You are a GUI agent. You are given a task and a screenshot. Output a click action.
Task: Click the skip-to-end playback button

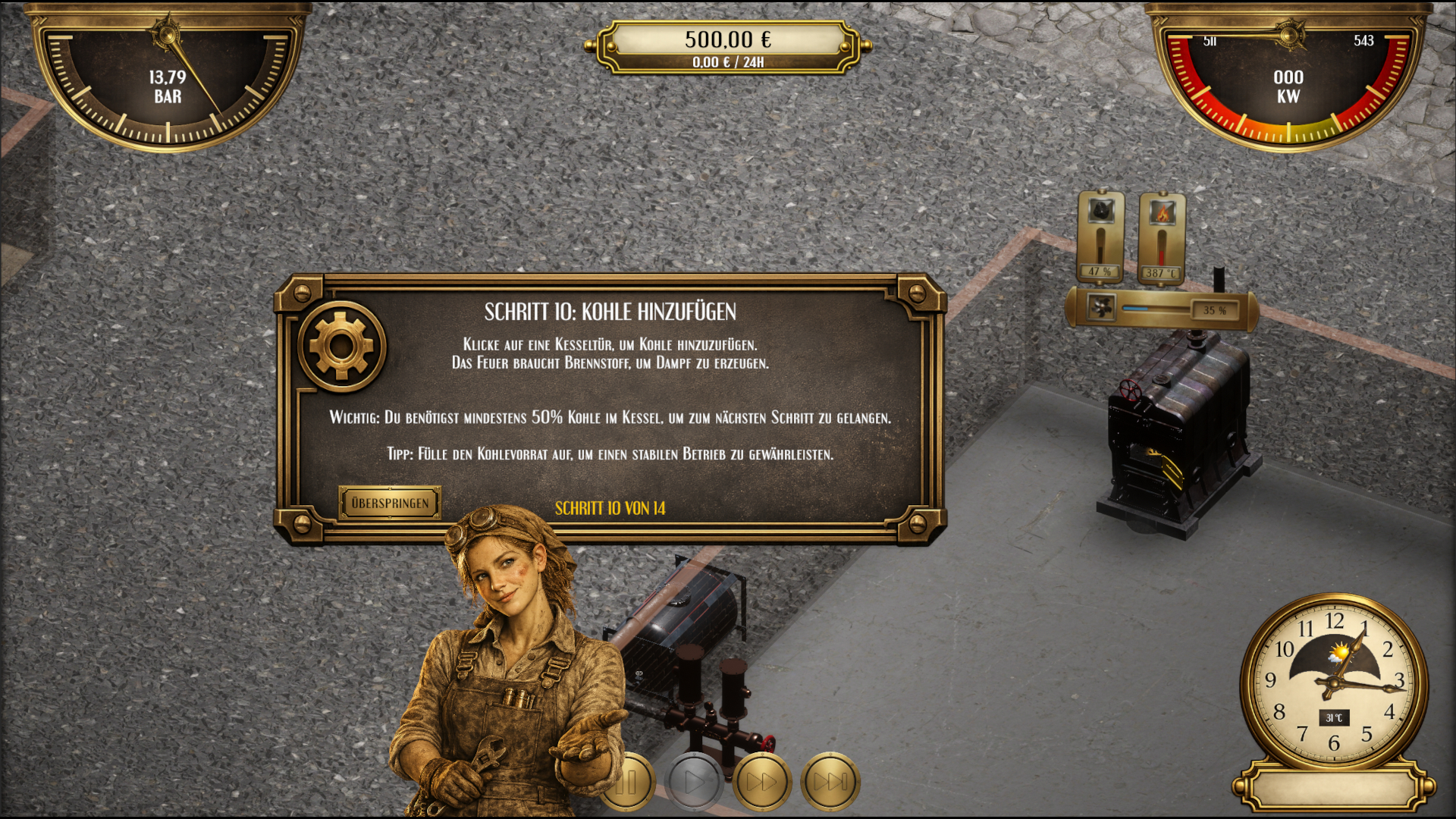(x=828, y=781)
